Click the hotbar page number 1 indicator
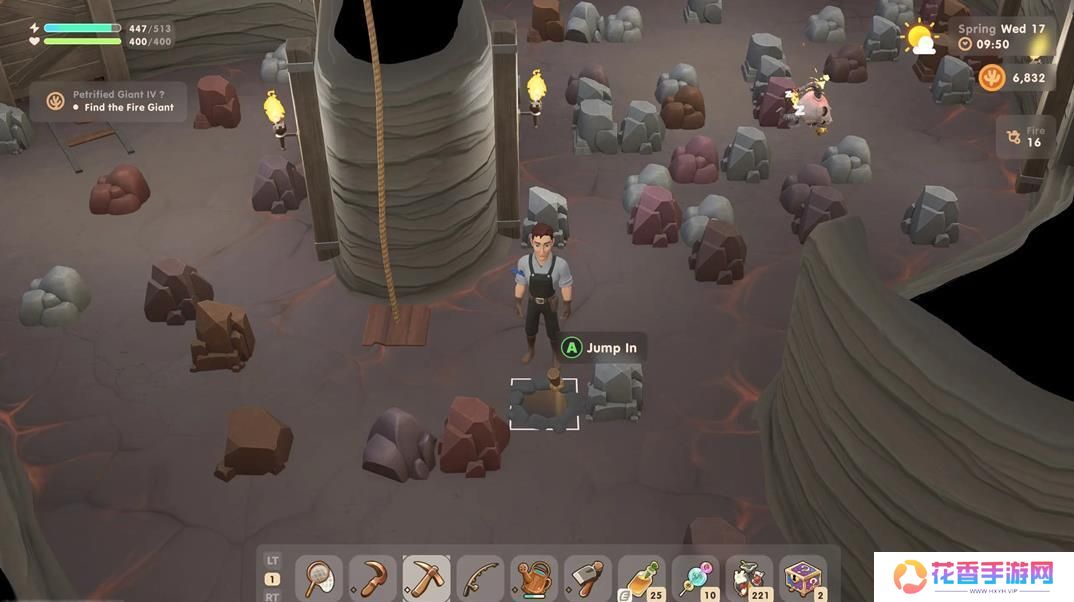Image resolution: width=1074 pixels, height=602 pixels. click(x=272, y=579)
